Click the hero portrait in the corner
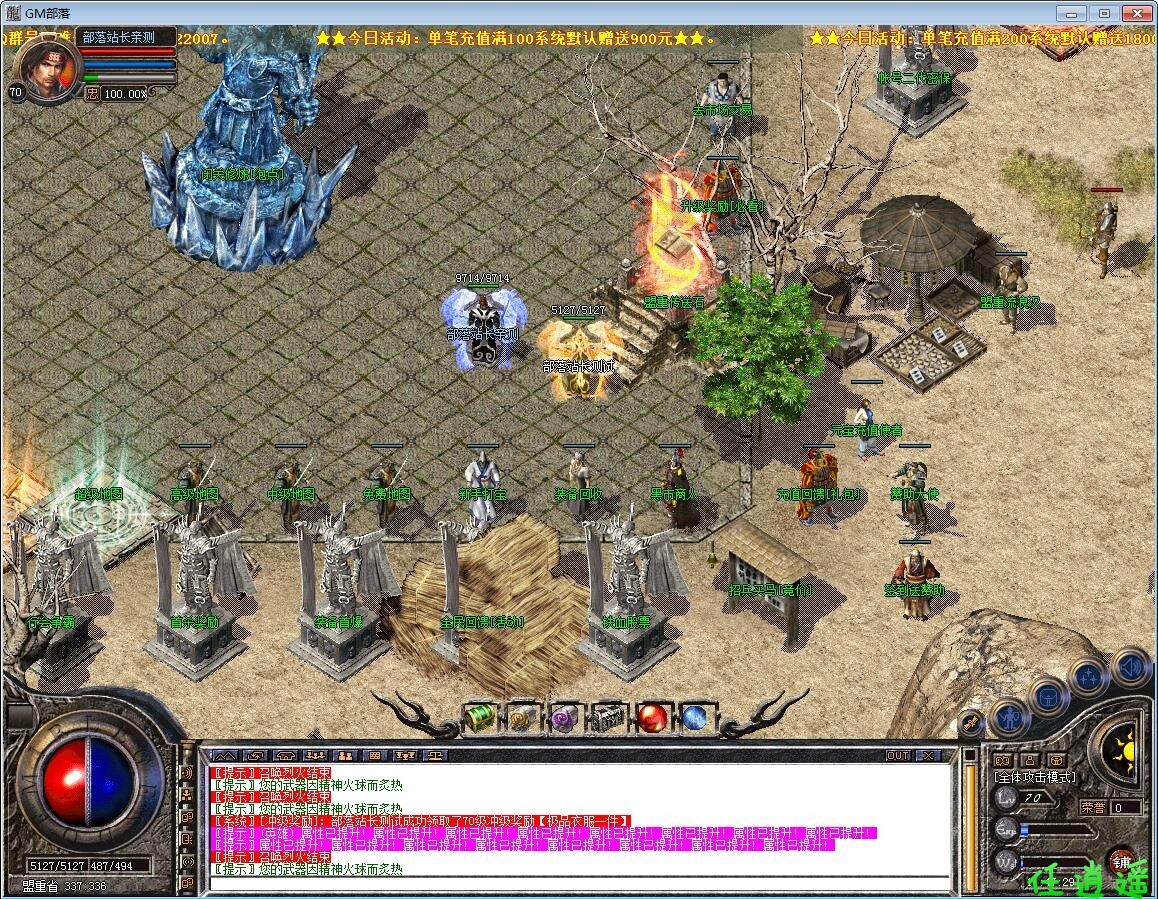Viewport: 1158px width, 899px height. pos(47,68)
